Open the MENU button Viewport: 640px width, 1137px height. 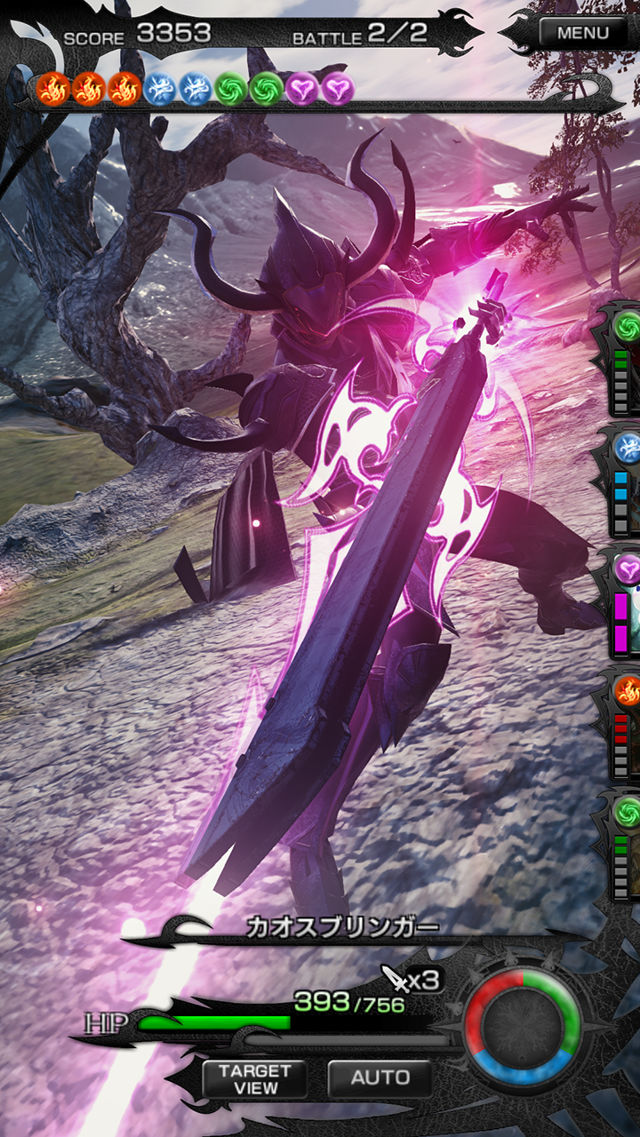[582, 32]
